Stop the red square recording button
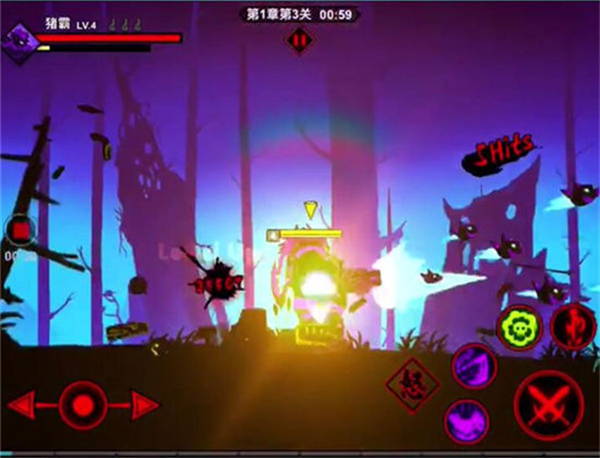This screenshot has height=458, width=600. [19, 231]
